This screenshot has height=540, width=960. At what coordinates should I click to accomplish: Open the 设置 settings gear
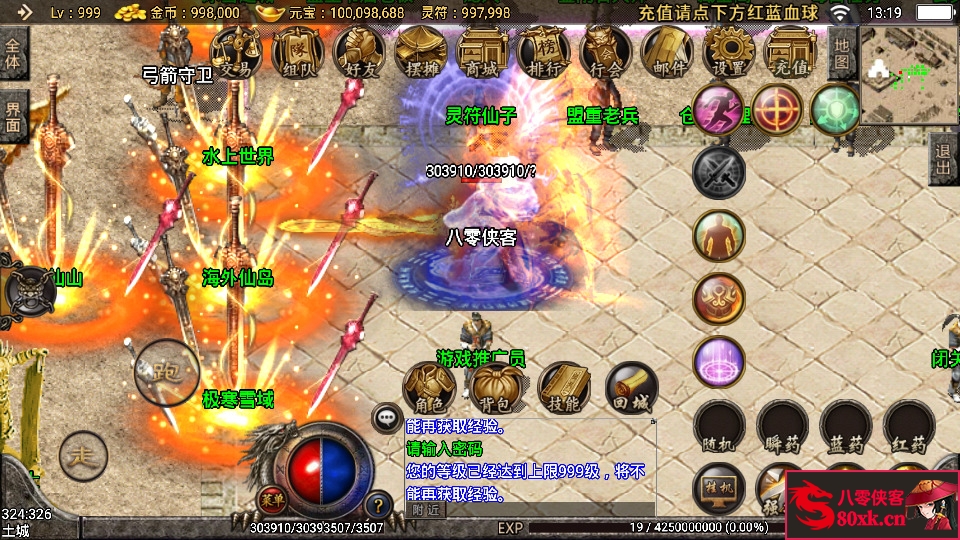click(x=729, y=50)
